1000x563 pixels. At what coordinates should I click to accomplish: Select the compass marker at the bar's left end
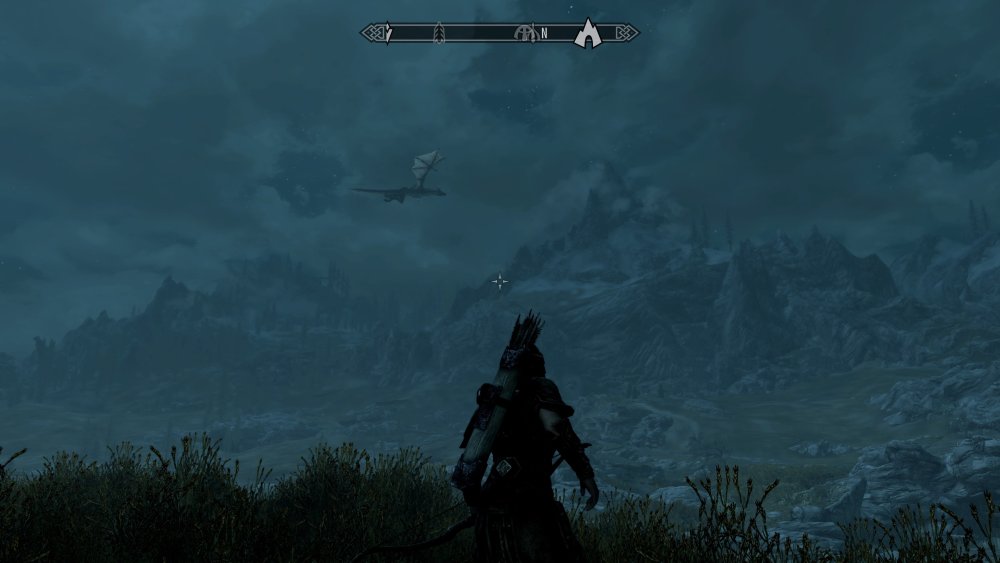[x=389, y=34]
